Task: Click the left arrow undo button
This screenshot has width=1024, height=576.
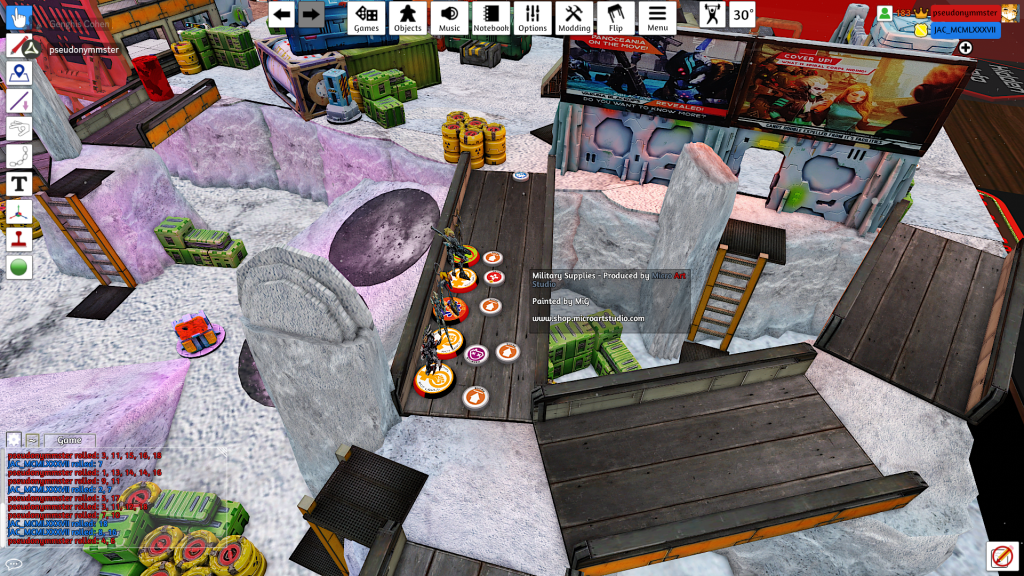Action: coord(282,14)
